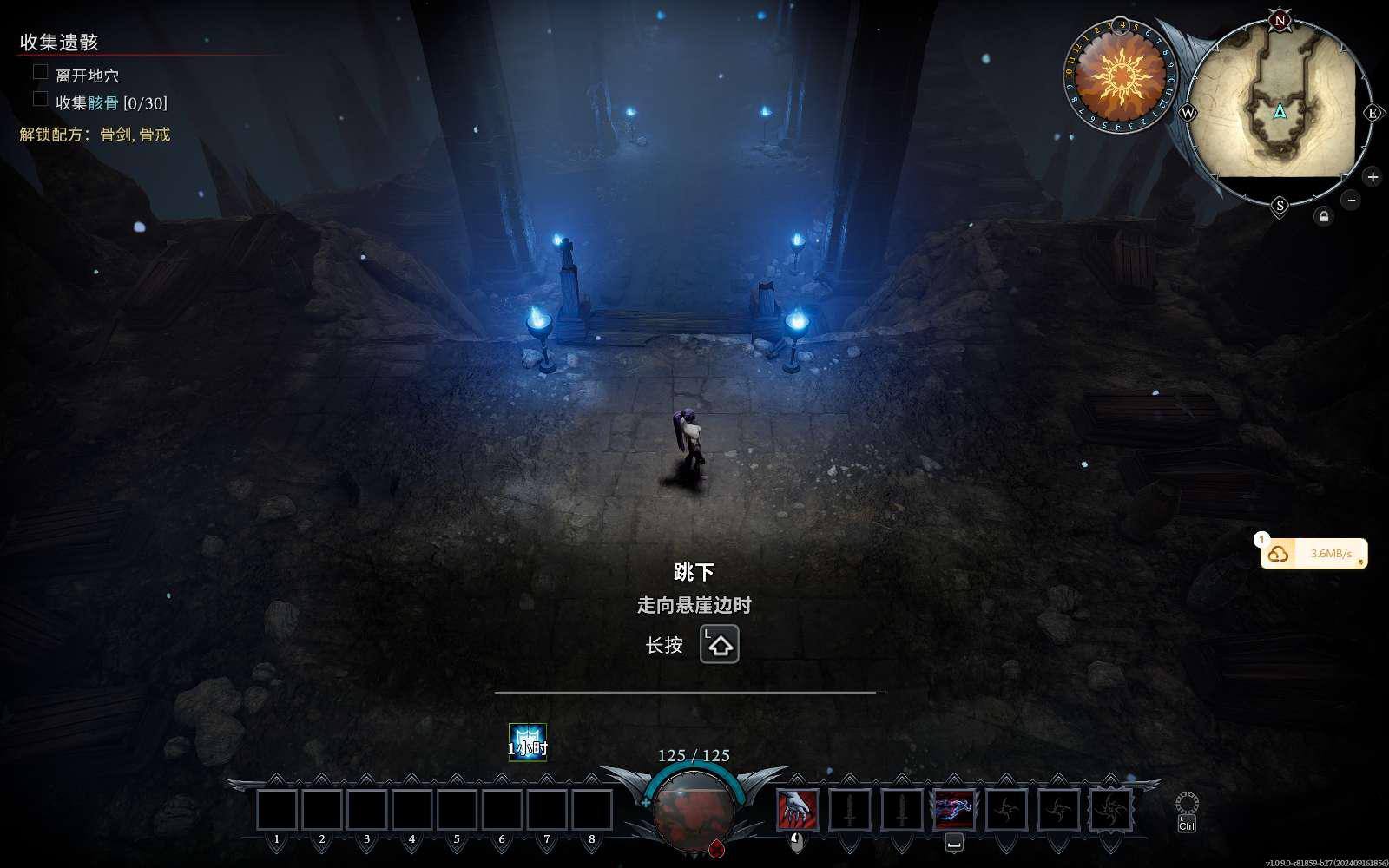Click the 离开地穴 objective checkbox
This screenshot has width=1389, height=868.
pyautogui.click(x=40, y=72)
